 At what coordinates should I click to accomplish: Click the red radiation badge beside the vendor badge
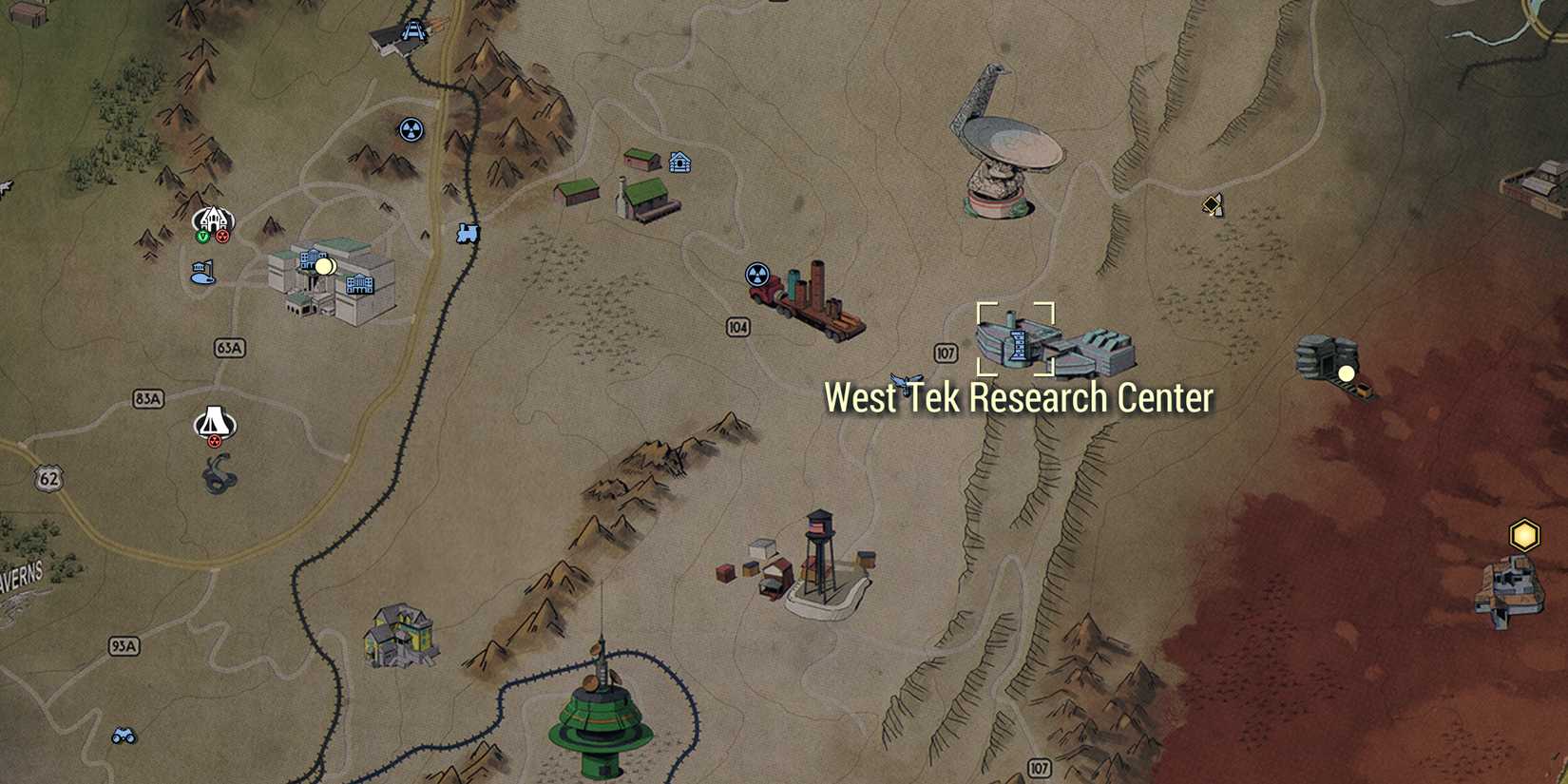click(221, 235)
